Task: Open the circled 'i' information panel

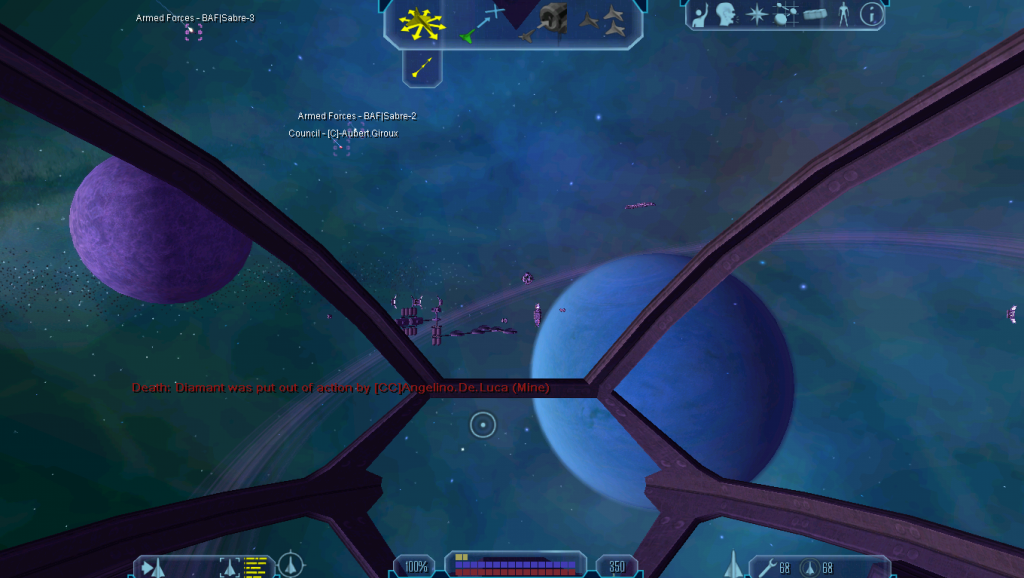Action: point(872,15)
